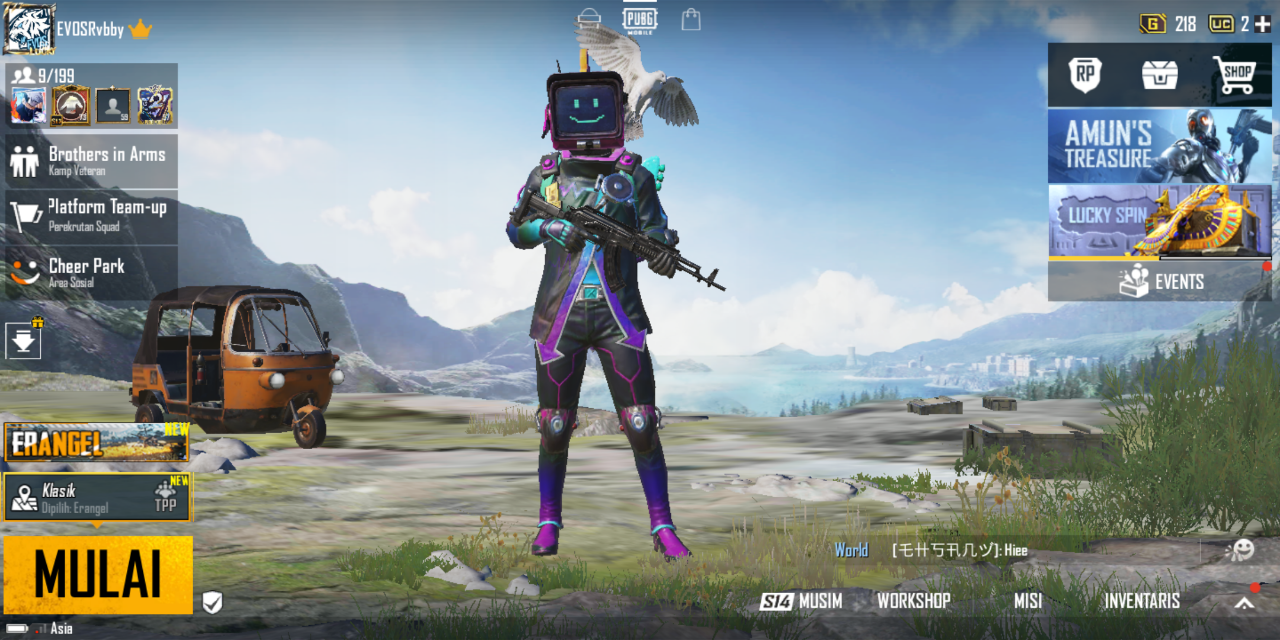Image resolution: width=1280 pixels, height=640 pixels.
Task: Open the Shop cart icon
Action: tap(1234, 74)
